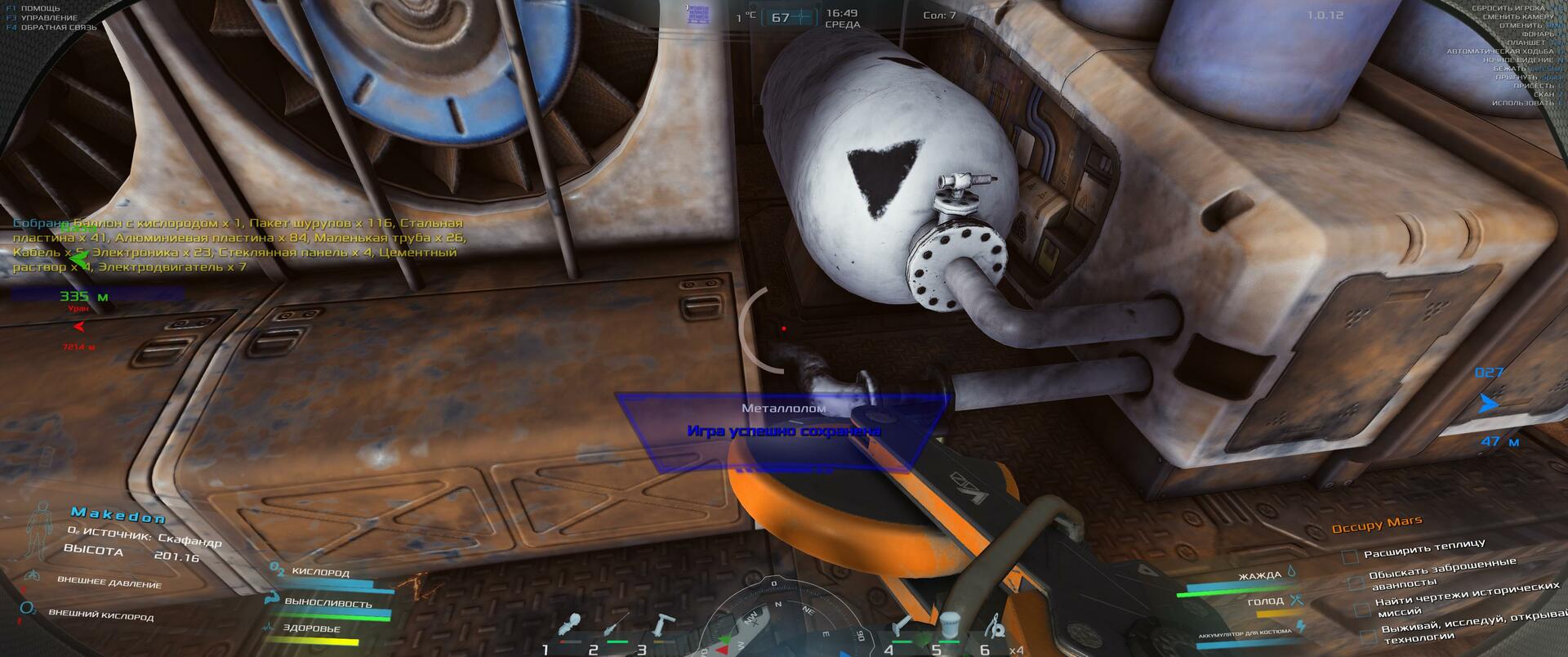Pick the slot 6 item with x4 count
1568x657 pixels.
tap(994, 628)
